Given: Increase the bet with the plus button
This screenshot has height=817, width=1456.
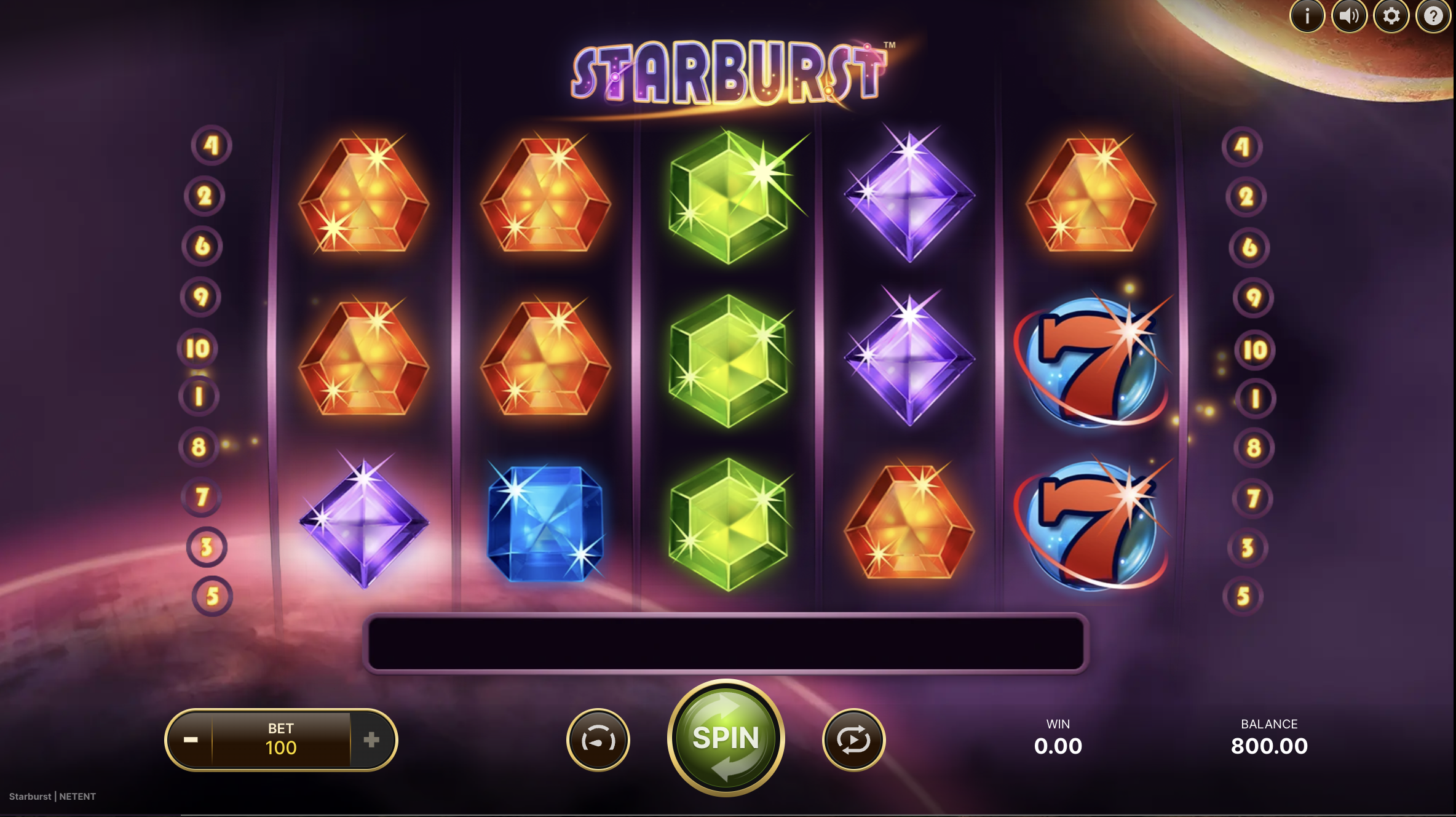Looking at the screenshot, I should (371, 739).
